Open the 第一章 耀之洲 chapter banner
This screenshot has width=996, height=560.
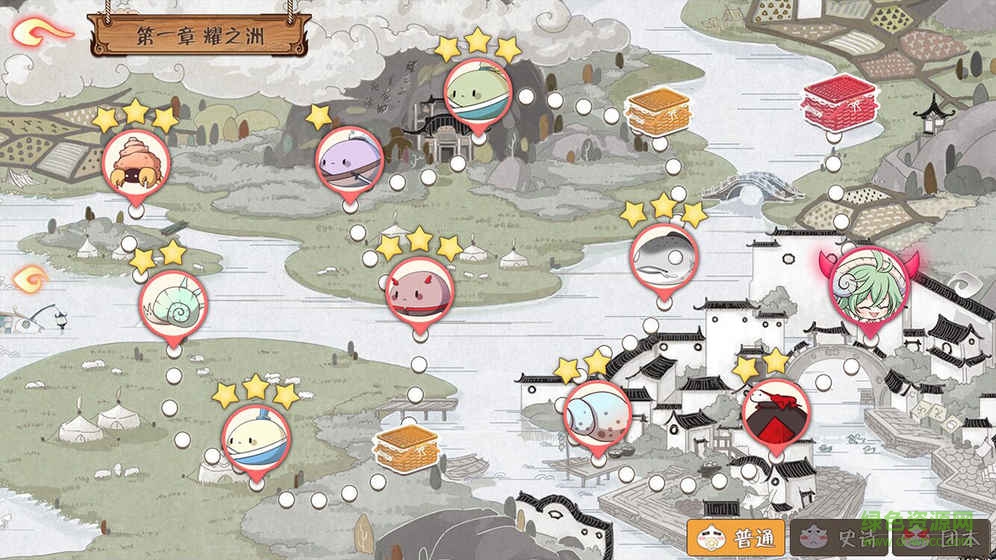tap(199, 35)
